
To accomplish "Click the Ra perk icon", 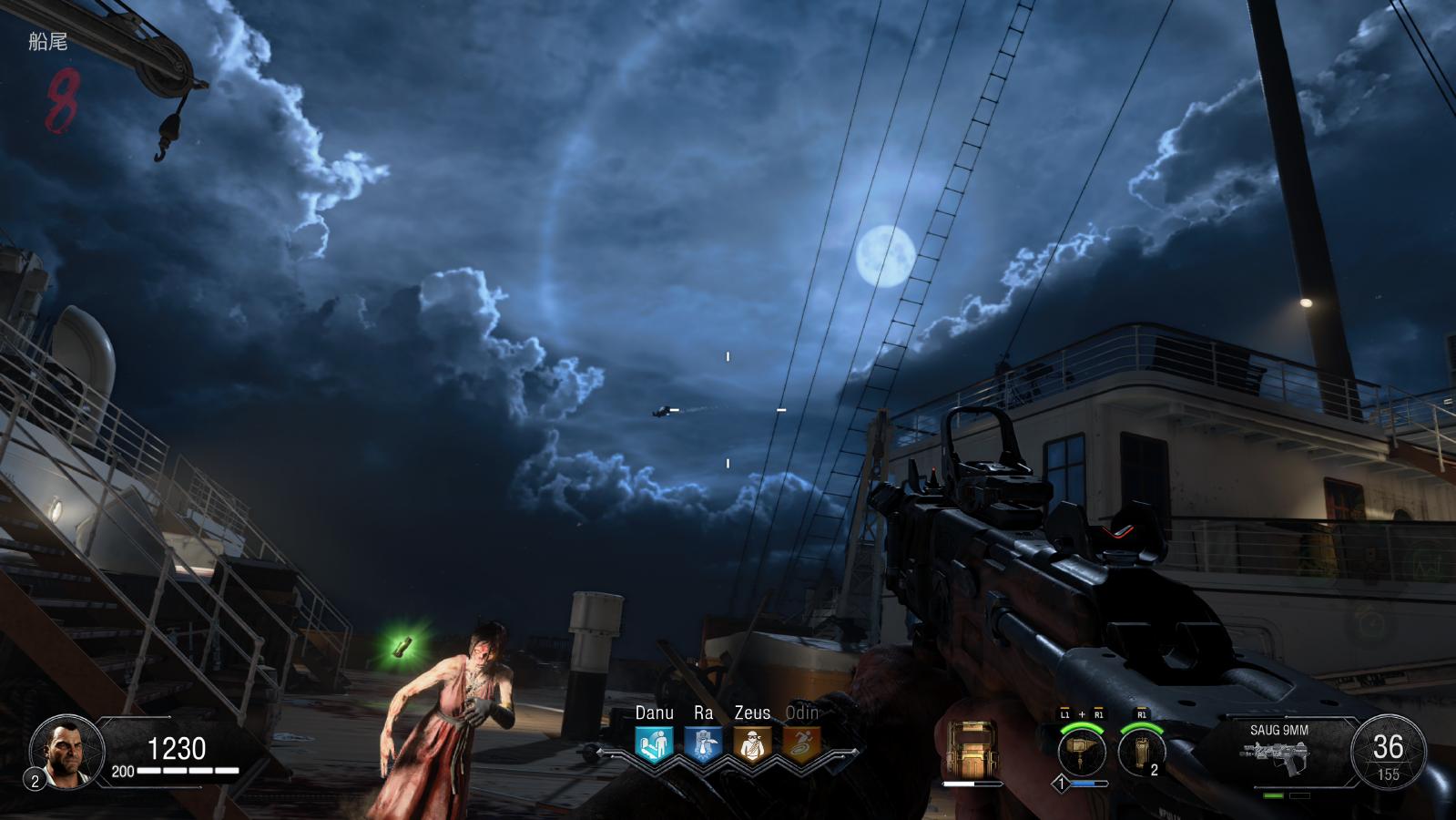I will tap(703, 744).
